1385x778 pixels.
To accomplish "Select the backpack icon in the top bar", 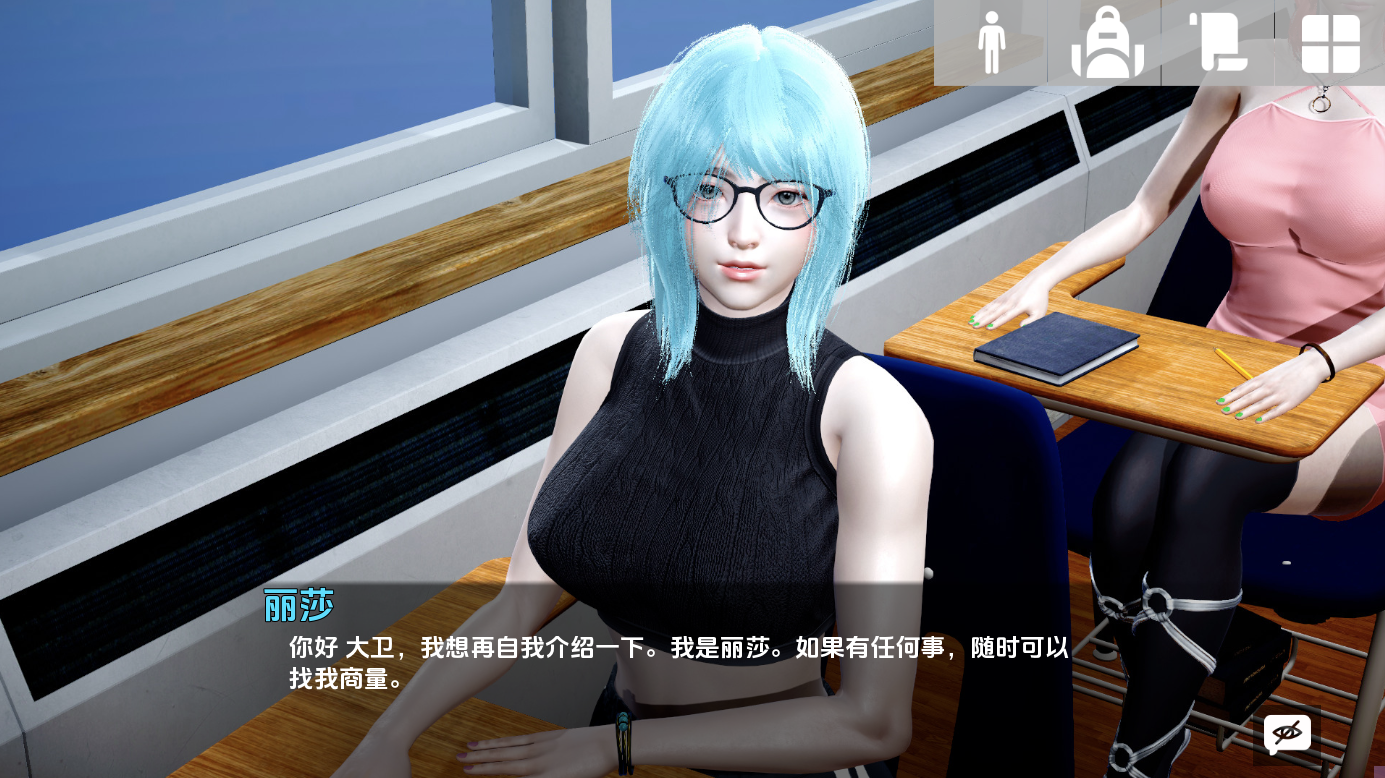I will point(1108,43).
